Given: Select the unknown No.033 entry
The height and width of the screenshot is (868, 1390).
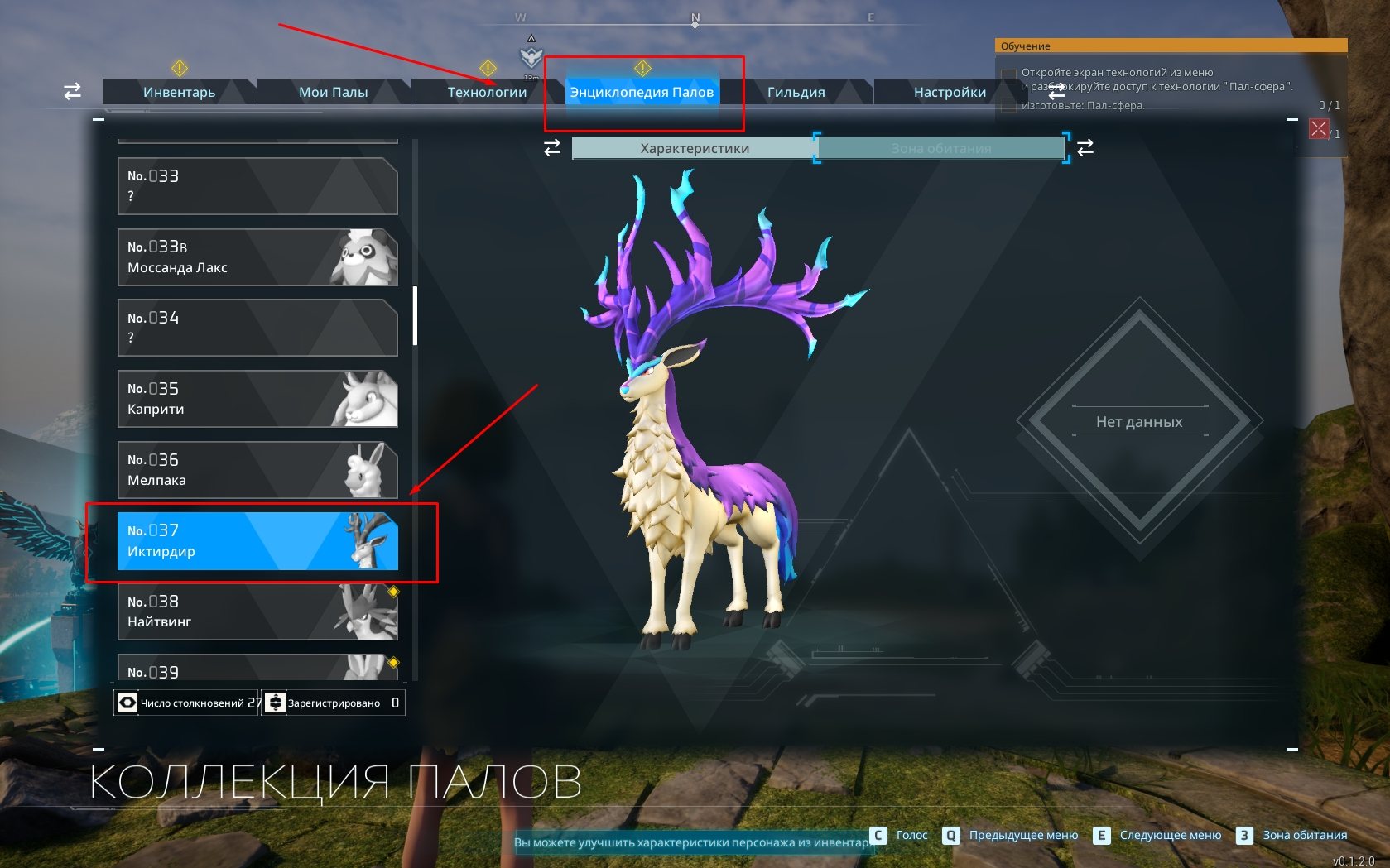Looking at the screenshot, I should (x=257, y=186).
